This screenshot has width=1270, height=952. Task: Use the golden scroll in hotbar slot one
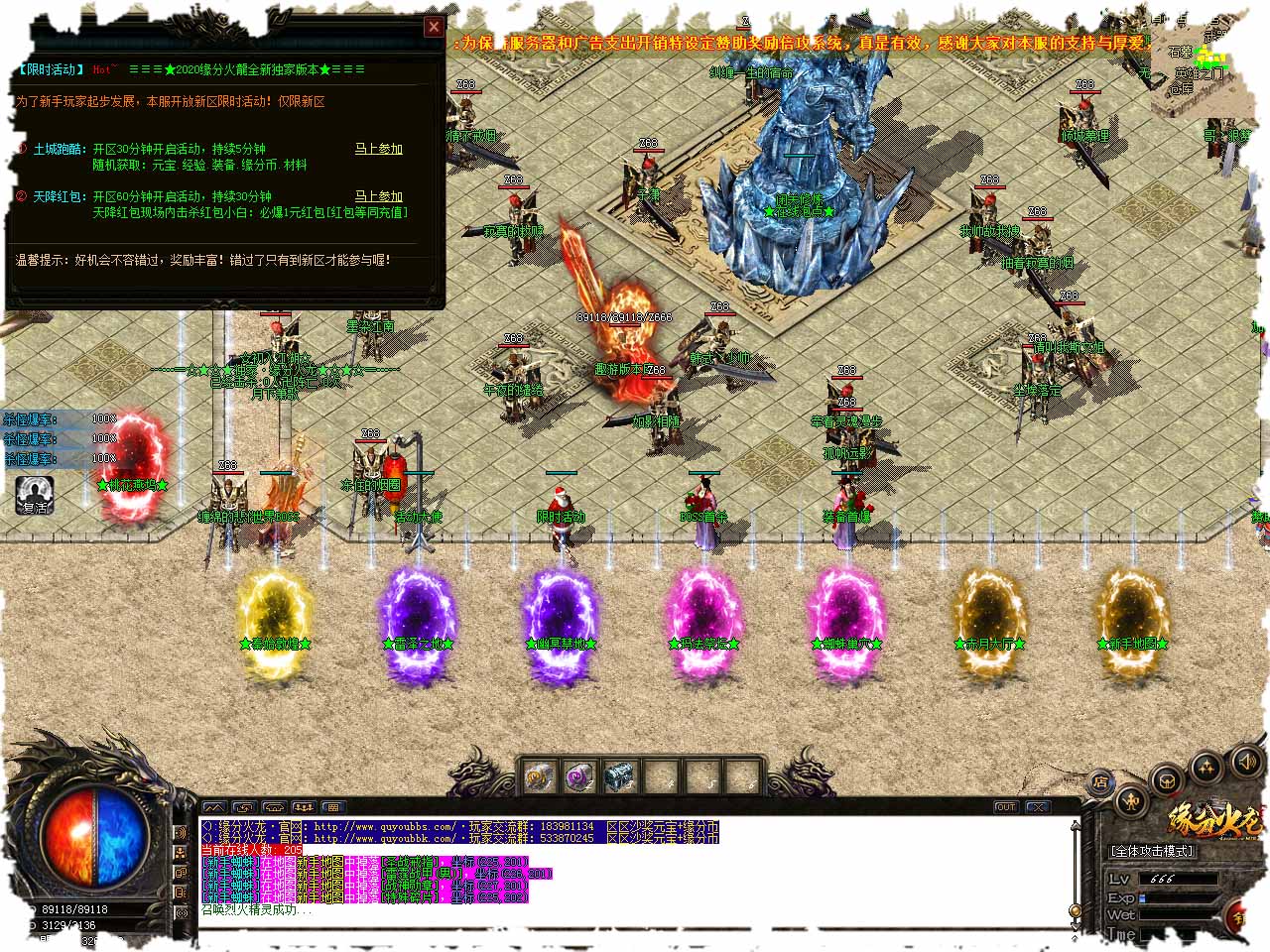click(x=539, y=776)
